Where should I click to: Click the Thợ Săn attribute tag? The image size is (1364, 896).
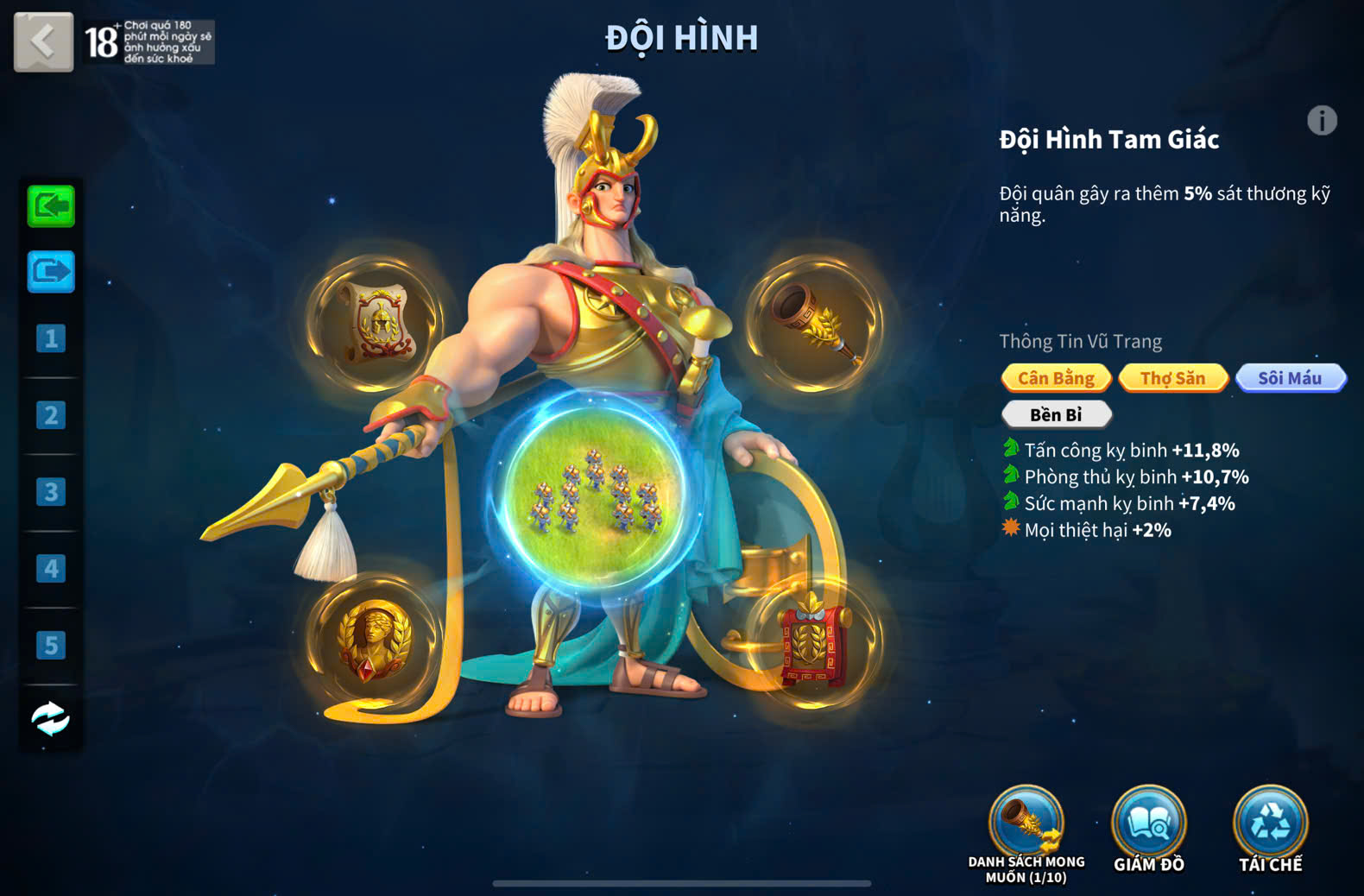[x=1172, y=378]
